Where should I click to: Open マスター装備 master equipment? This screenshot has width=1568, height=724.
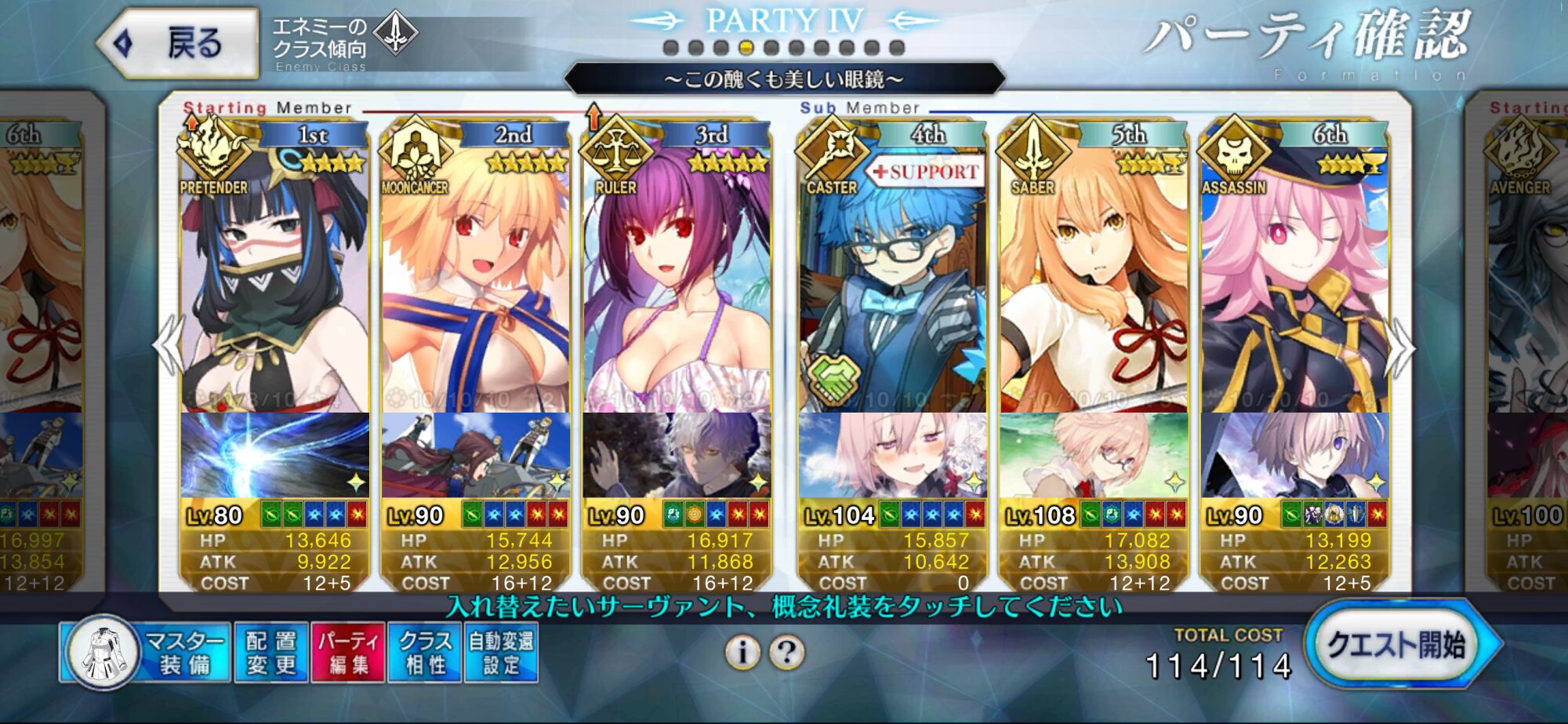(x=147, y=653)
